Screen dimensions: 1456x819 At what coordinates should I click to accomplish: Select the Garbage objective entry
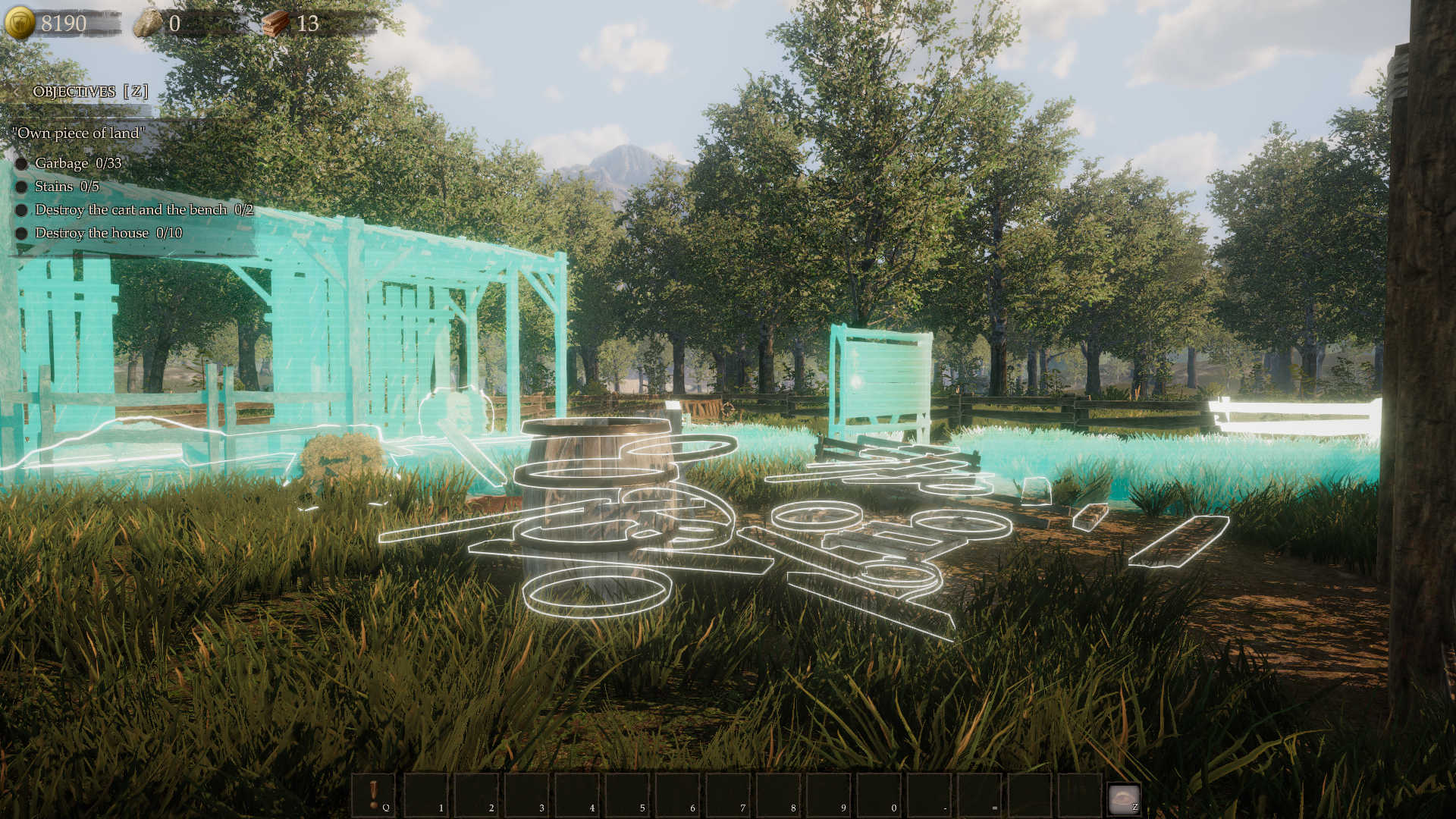(x=77, y=163)
